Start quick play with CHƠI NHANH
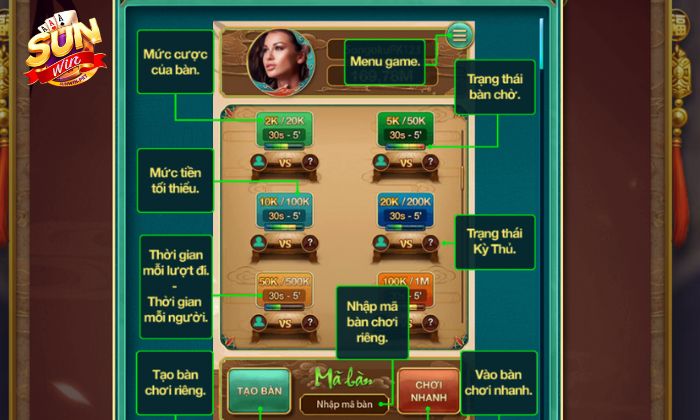The width and height of the screenshot is (700, 420). pyautogui.click(x=429, y=391)
